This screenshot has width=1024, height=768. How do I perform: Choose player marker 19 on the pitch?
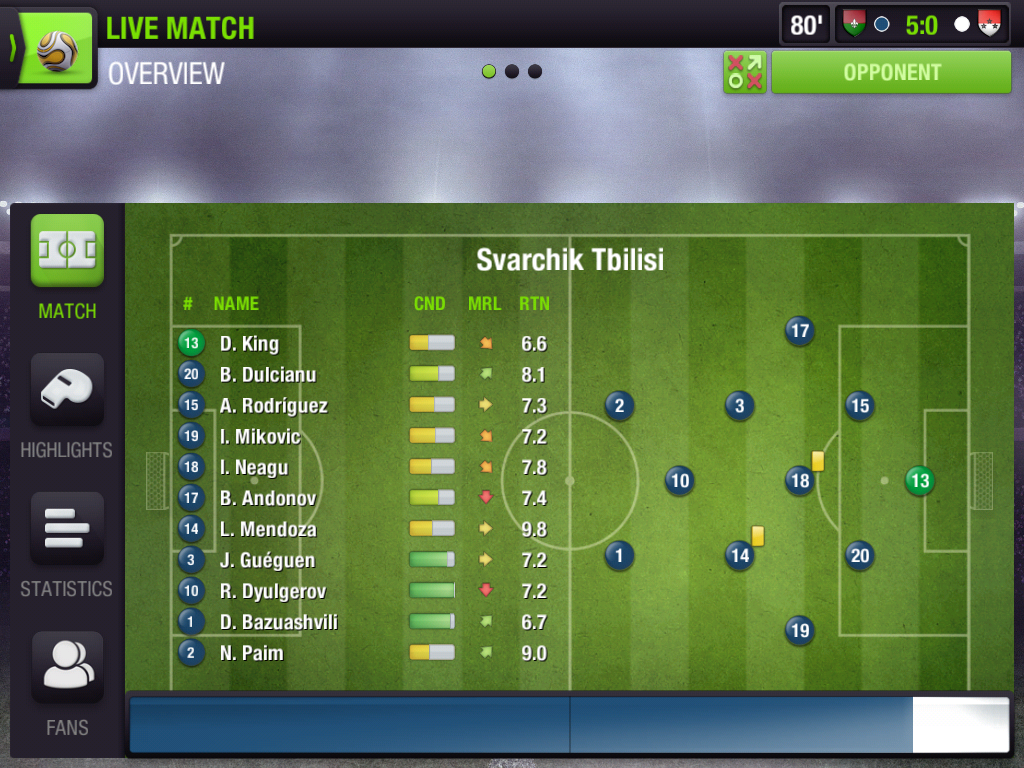(799, 631)
